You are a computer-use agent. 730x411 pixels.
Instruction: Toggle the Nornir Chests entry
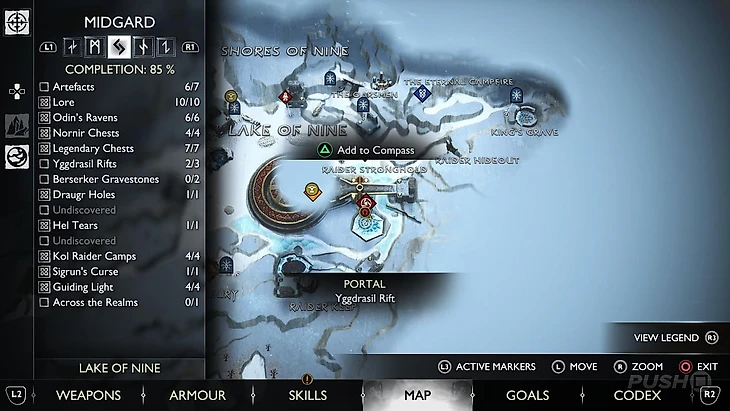pos(44,133)
